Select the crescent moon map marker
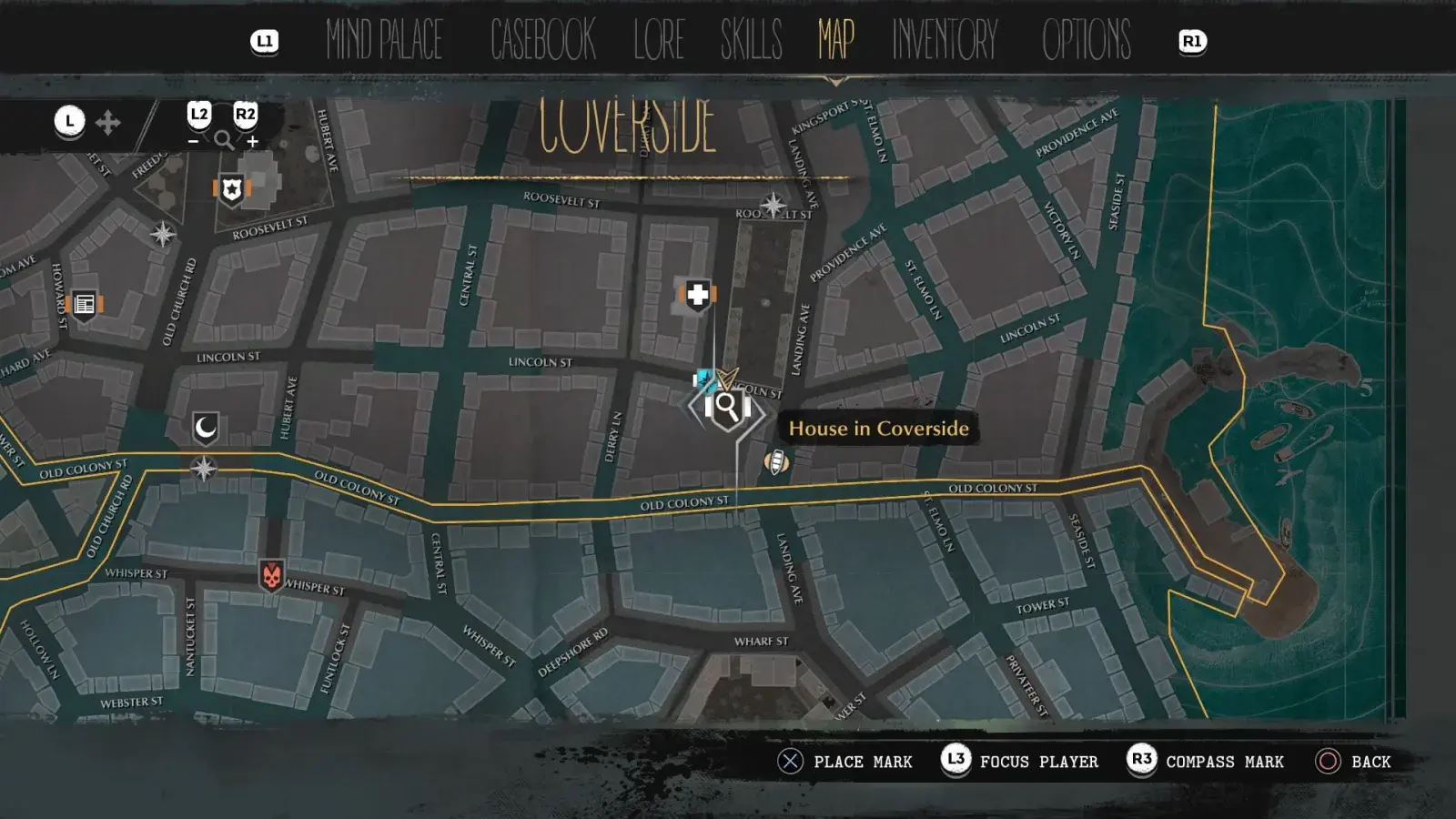1456x819 pixels. coord(206,427)
